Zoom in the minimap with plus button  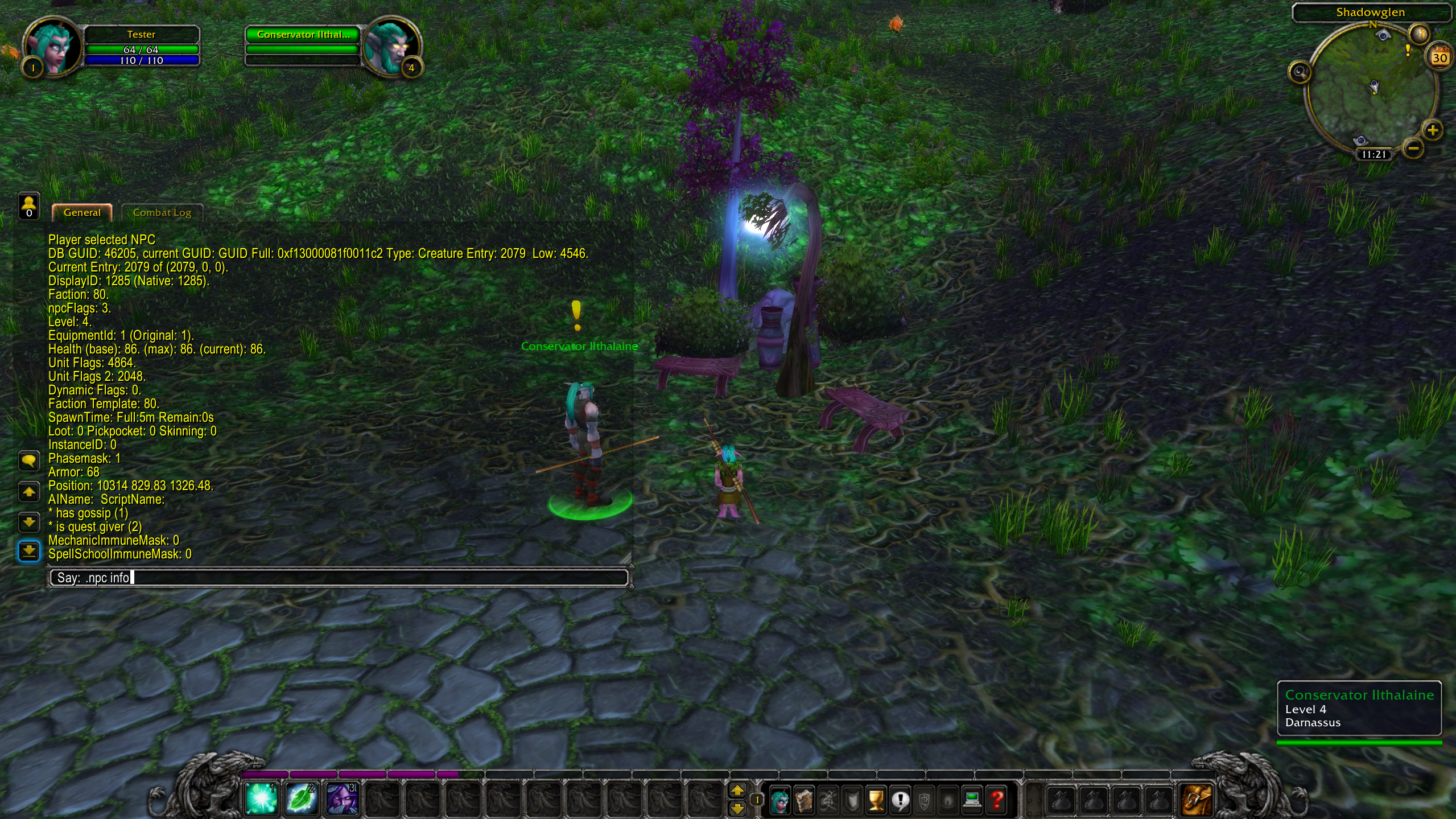click(1432, 130)
